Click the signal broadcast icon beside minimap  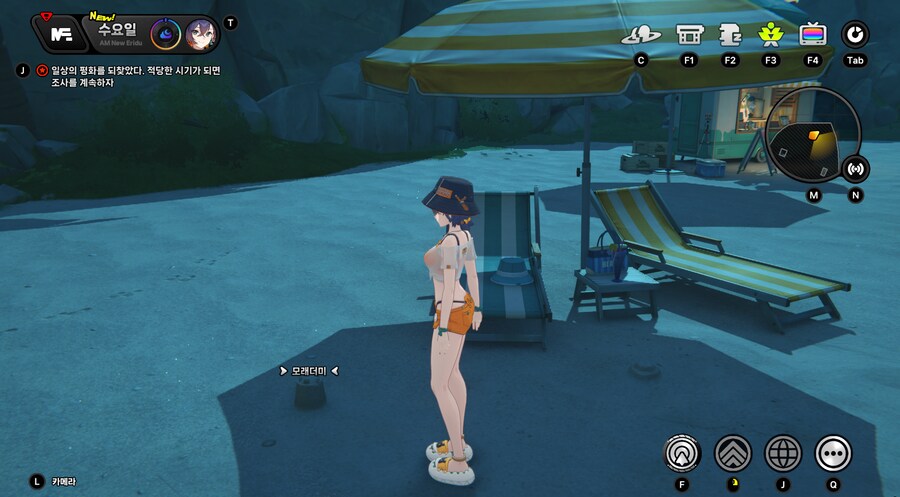pyautogui.click(x=855, y=169)
